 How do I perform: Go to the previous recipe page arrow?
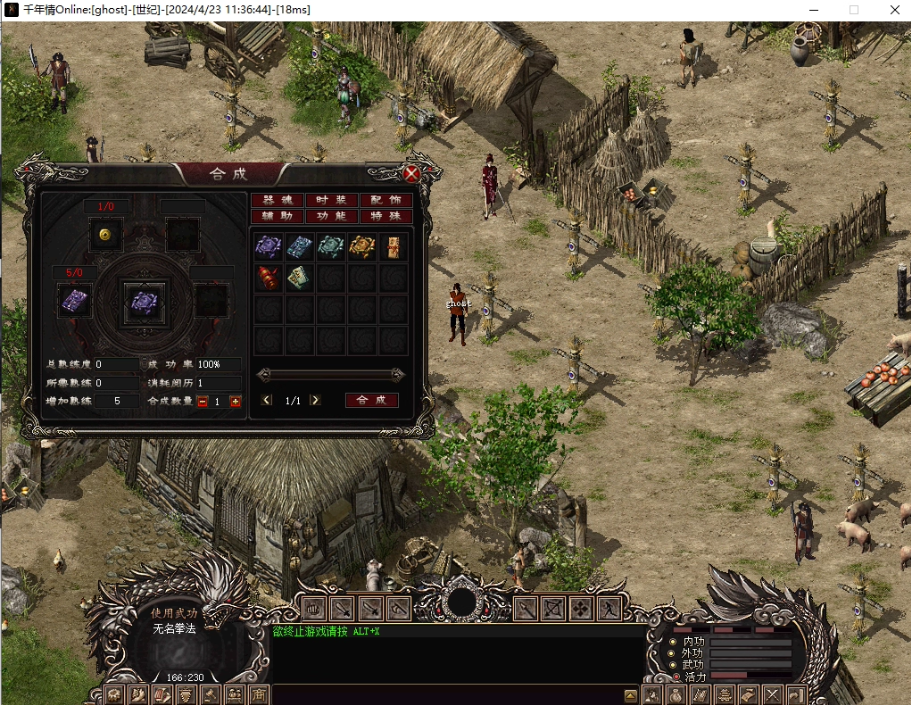pyautogui.click(x=266, y=400)
